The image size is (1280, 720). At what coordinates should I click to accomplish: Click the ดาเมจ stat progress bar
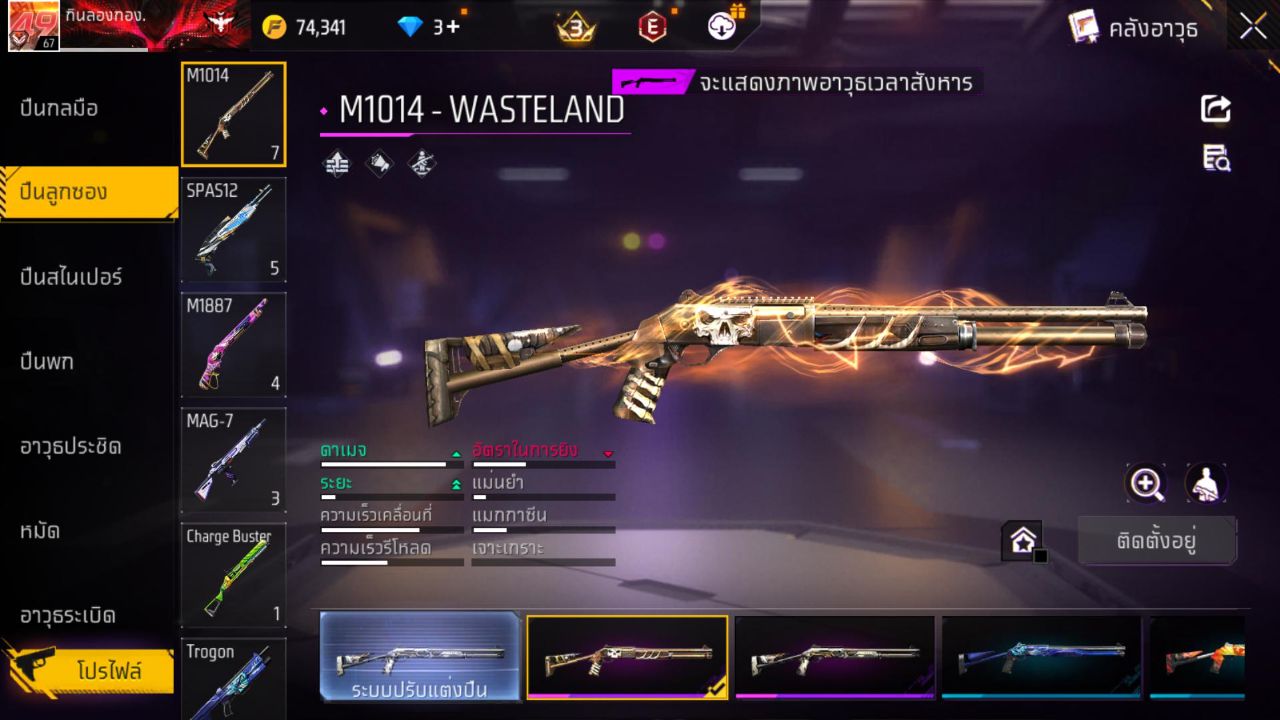[390, 464]
